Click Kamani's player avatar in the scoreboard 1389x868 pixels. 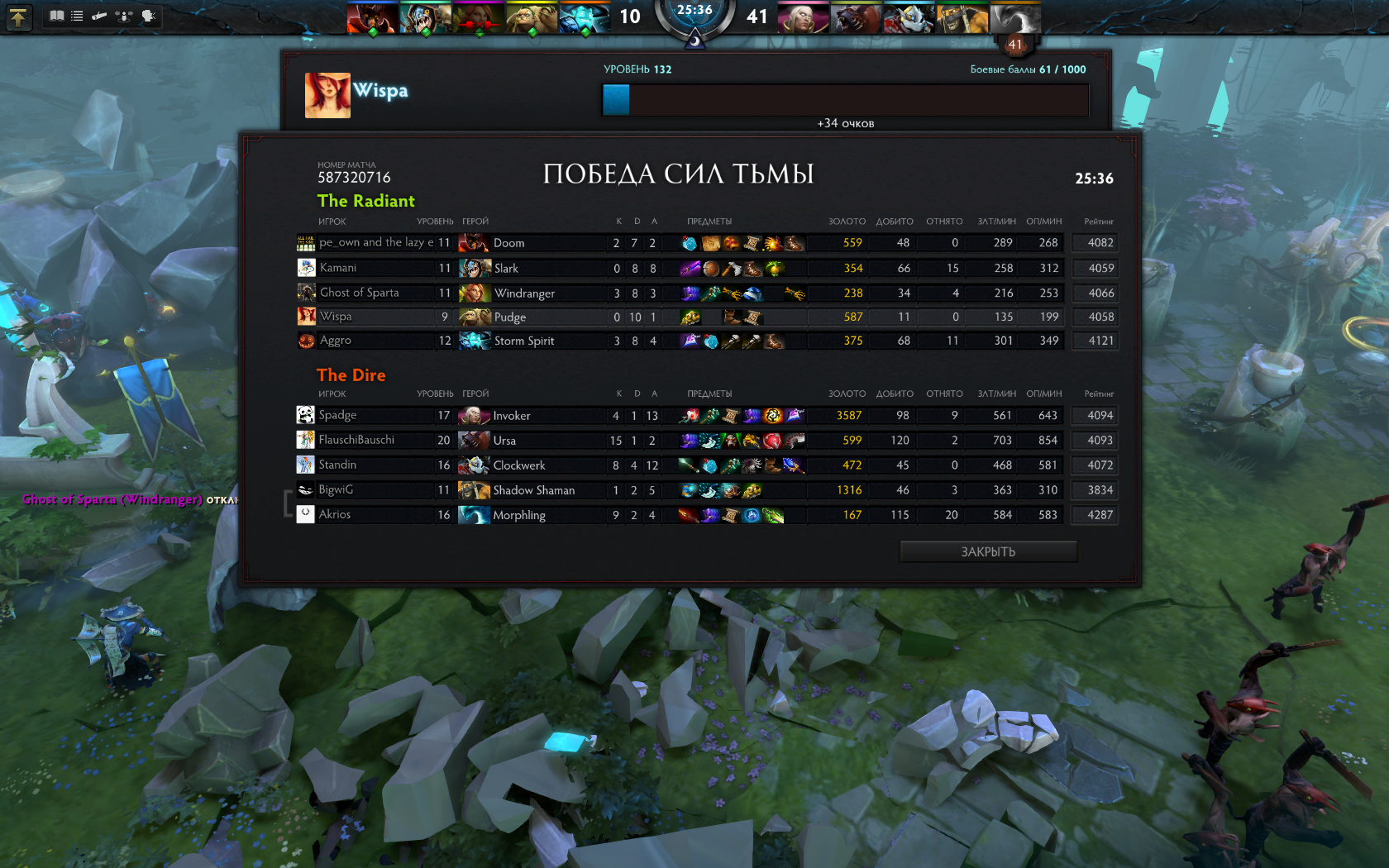pyautogui.click(x=306, y=268)
